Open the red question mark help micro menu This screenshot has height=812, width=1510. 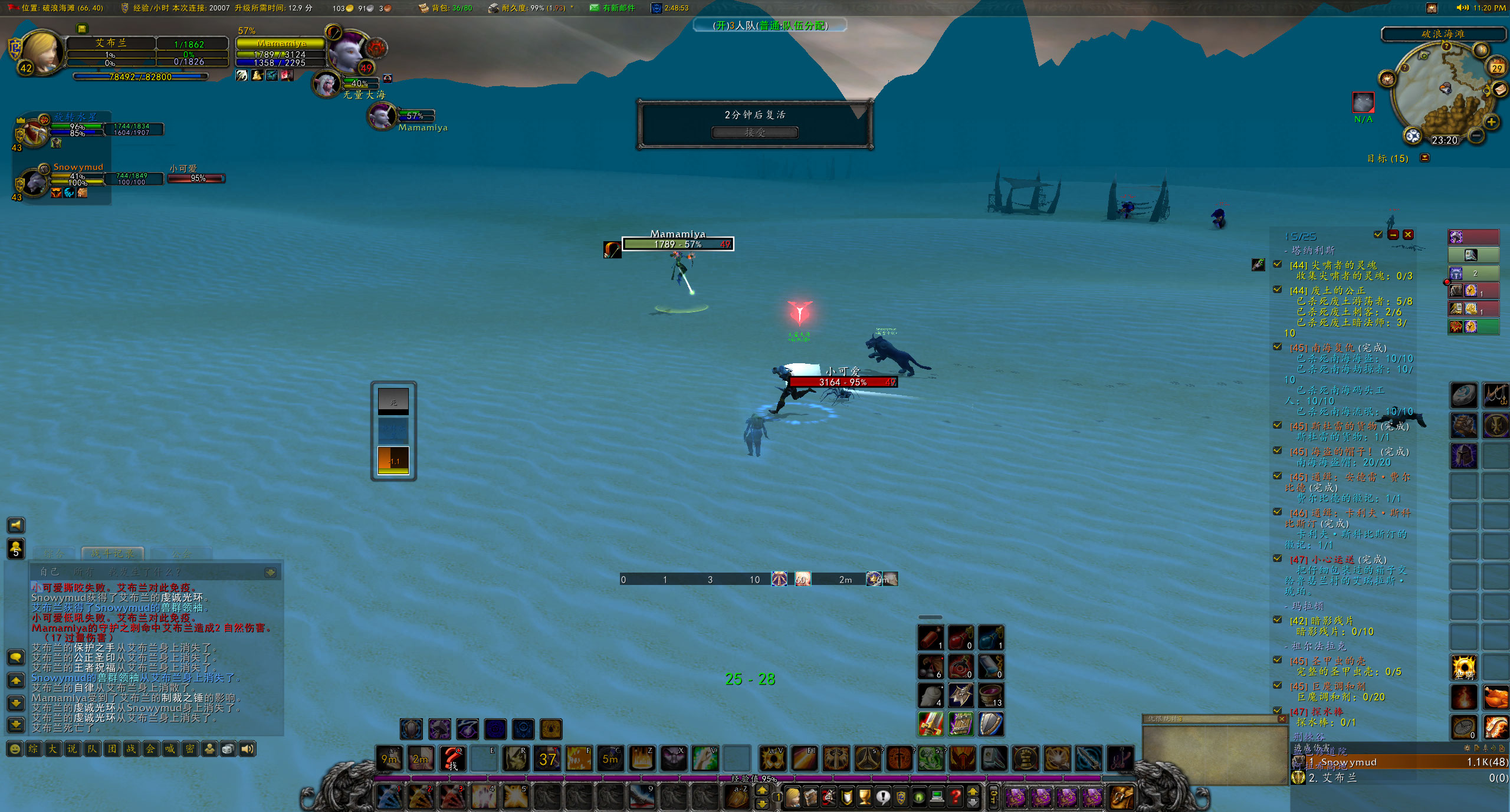[956, 797]
